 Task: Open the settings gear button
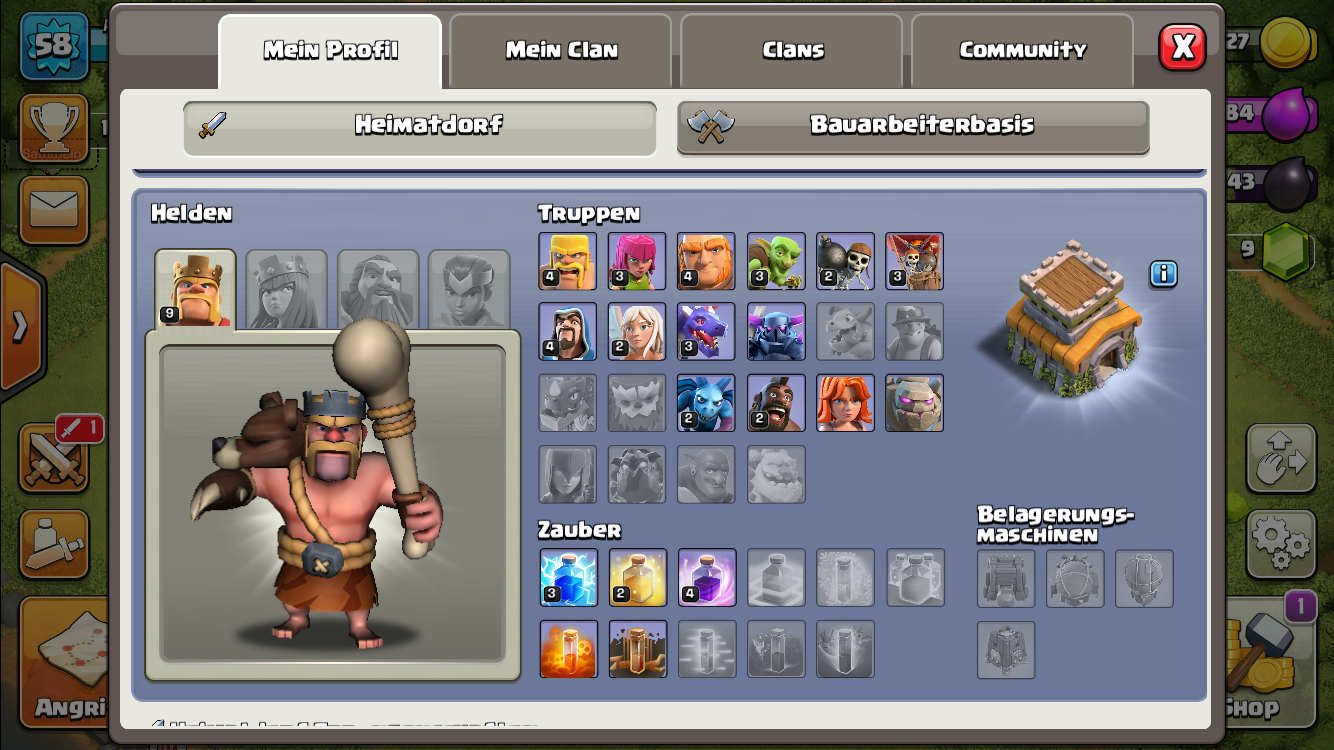[x=1280, y=543]
